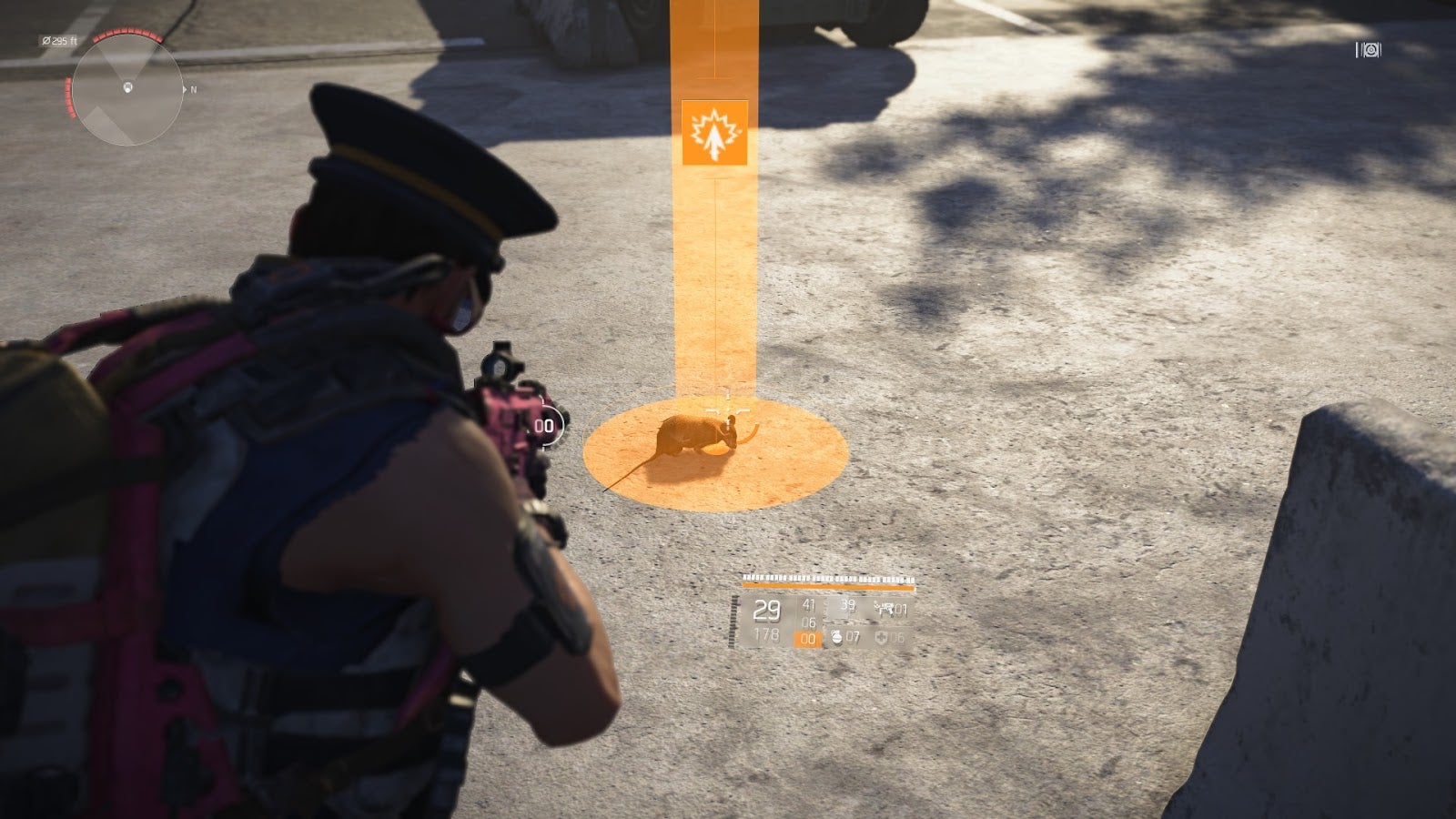The height and width of the screenshot is (819, 1456).
Task: Click the orange health bar above the ammo display
Action: pos(828,586)
